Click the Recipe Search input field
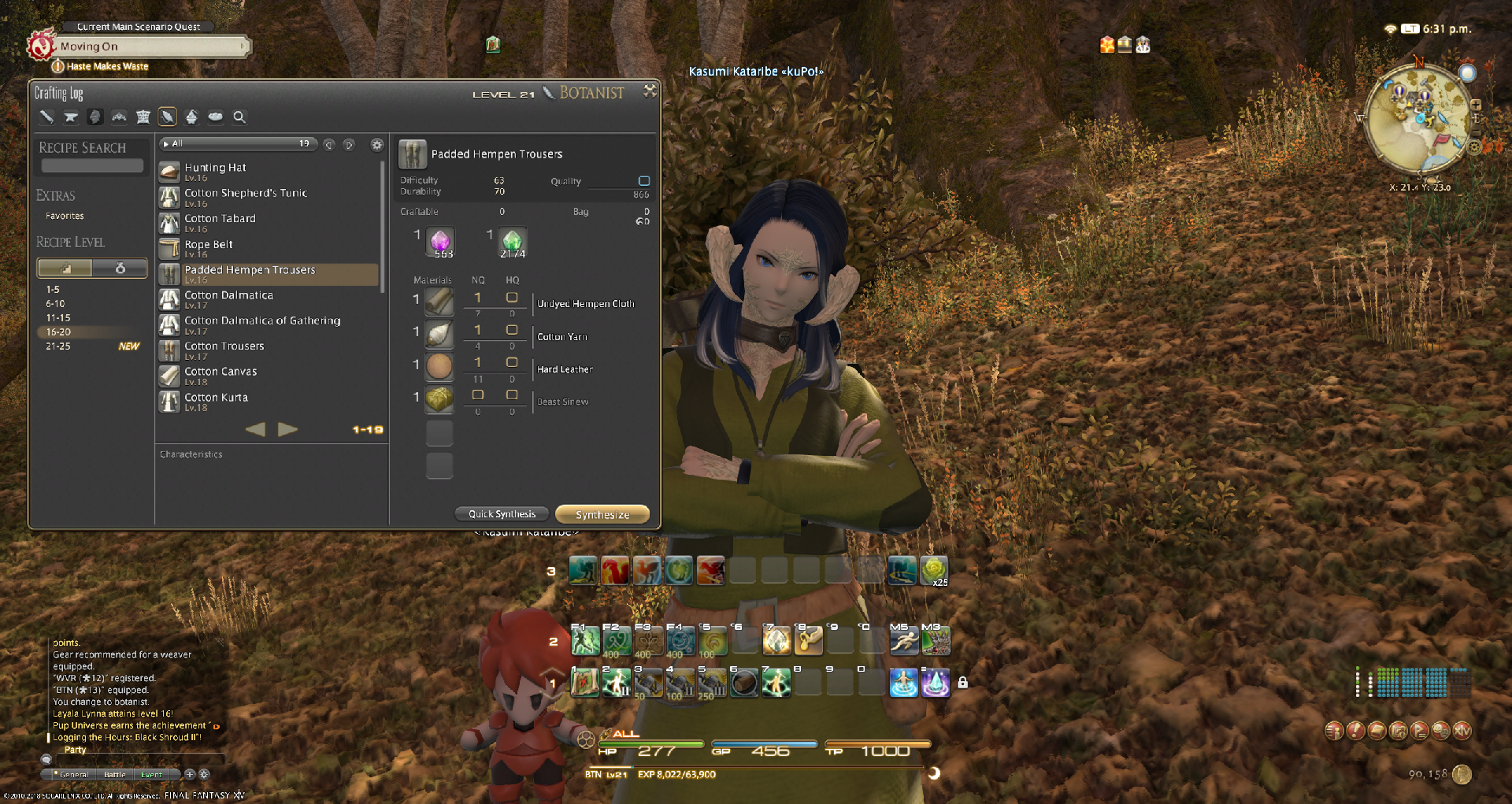This screenshot has height=804, width=1512. tap(92, 166)
